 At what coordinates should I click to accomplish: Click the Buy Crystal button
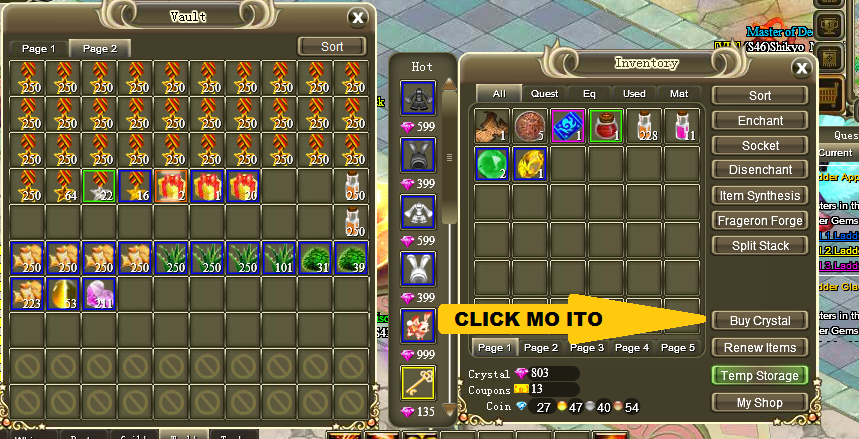pyautogui.click(x=760, y=321)
